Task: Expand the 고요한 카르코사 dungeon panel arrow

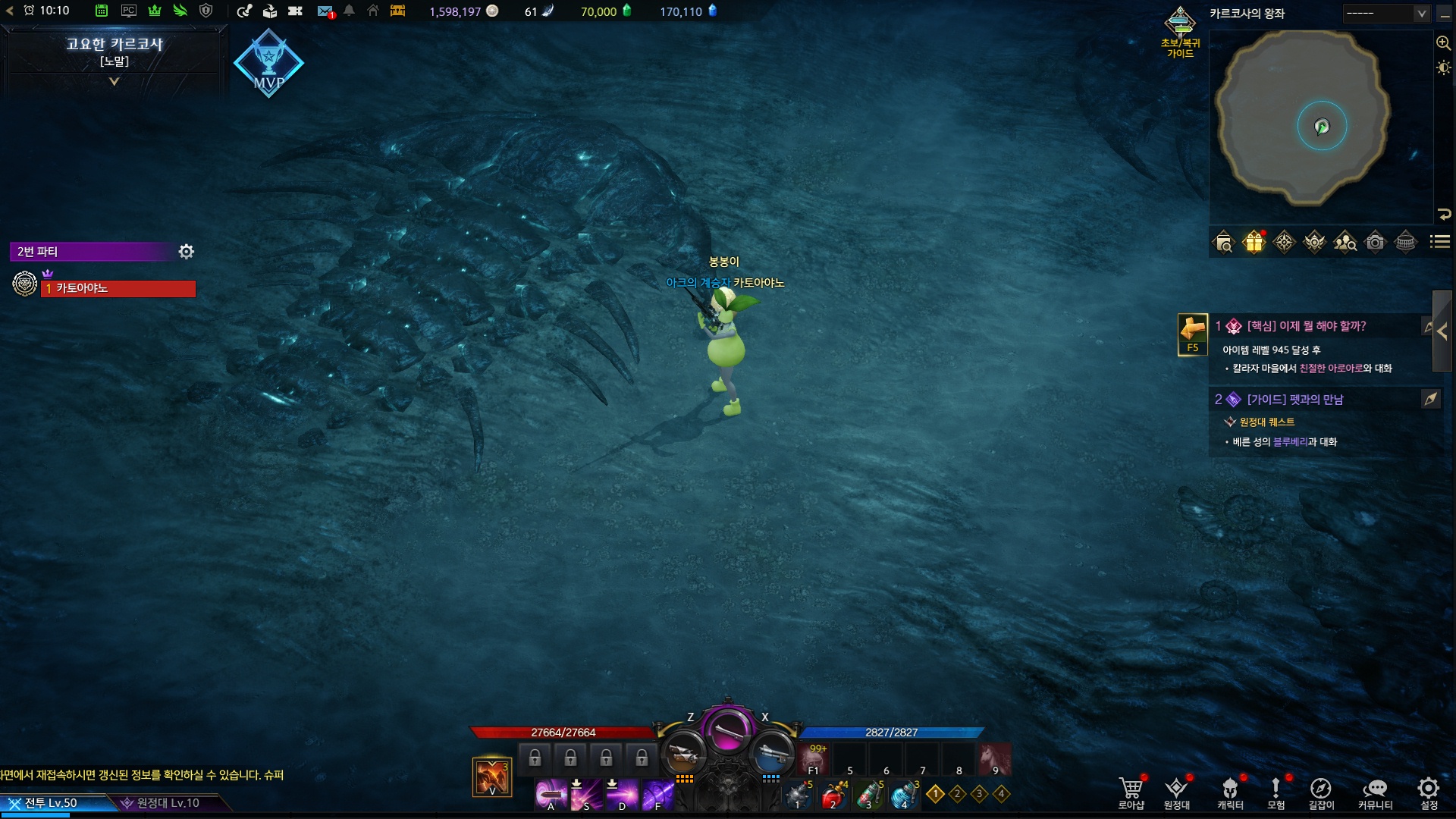Action: point(115,81)
